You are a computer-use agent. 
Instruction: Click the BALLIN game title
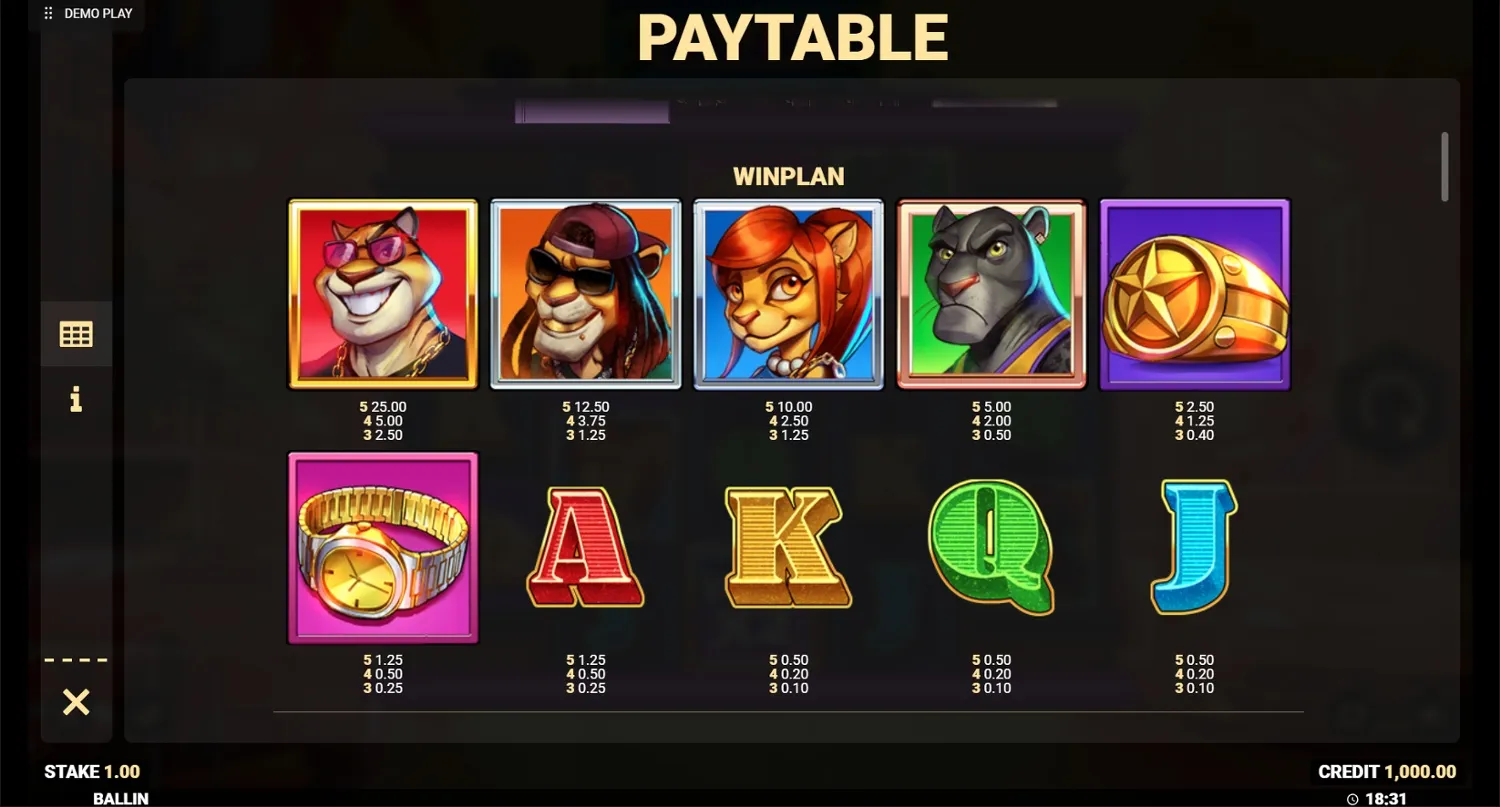point(120,798)
